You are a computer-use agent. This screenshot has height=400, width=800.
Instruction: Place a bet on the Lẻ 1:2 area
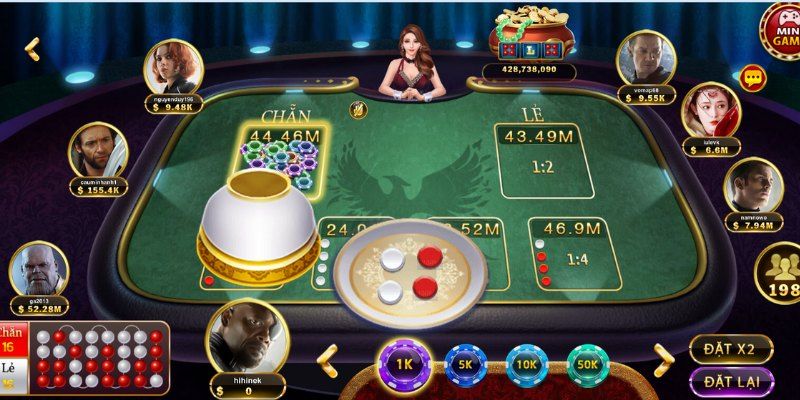(543, 160)
